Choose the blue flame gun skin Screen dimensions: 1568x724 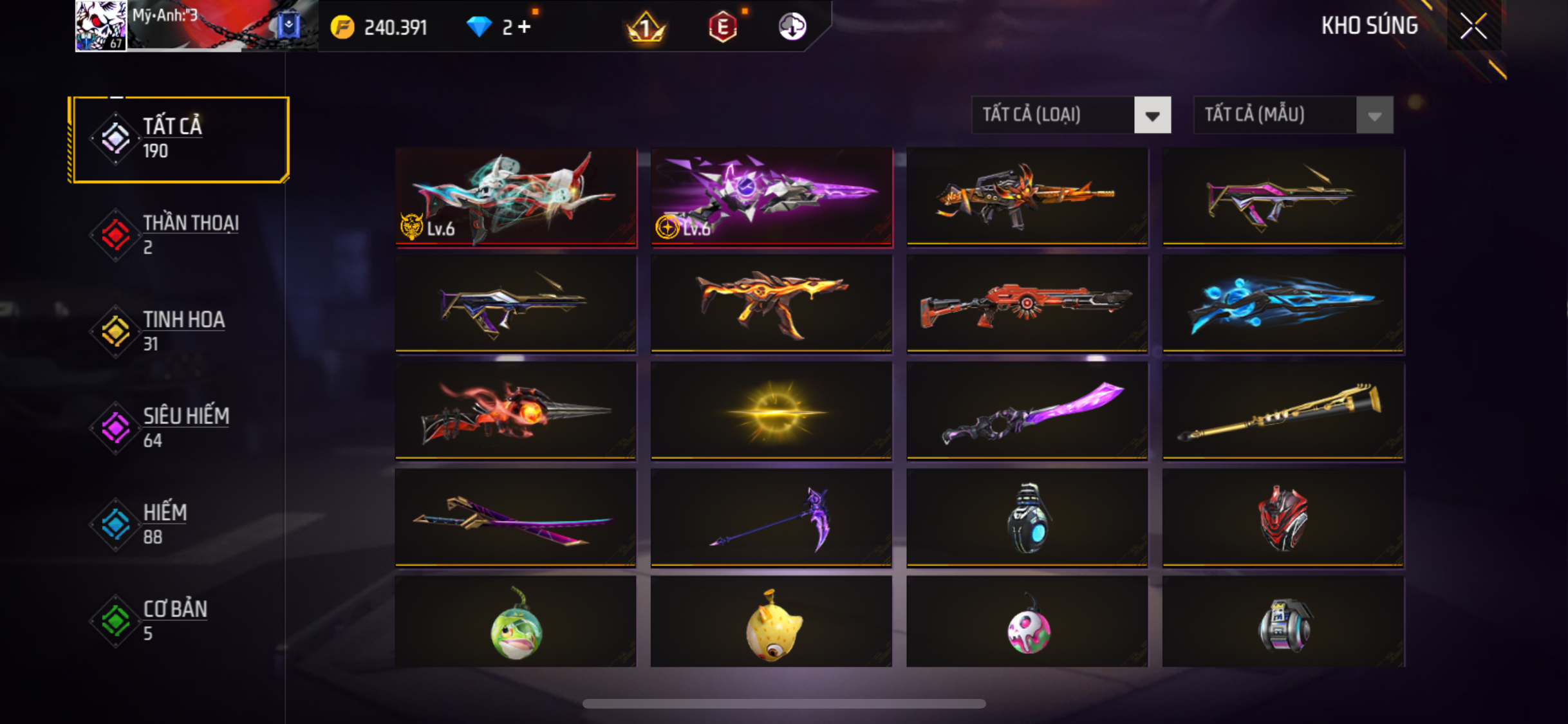click(1283, 304)
